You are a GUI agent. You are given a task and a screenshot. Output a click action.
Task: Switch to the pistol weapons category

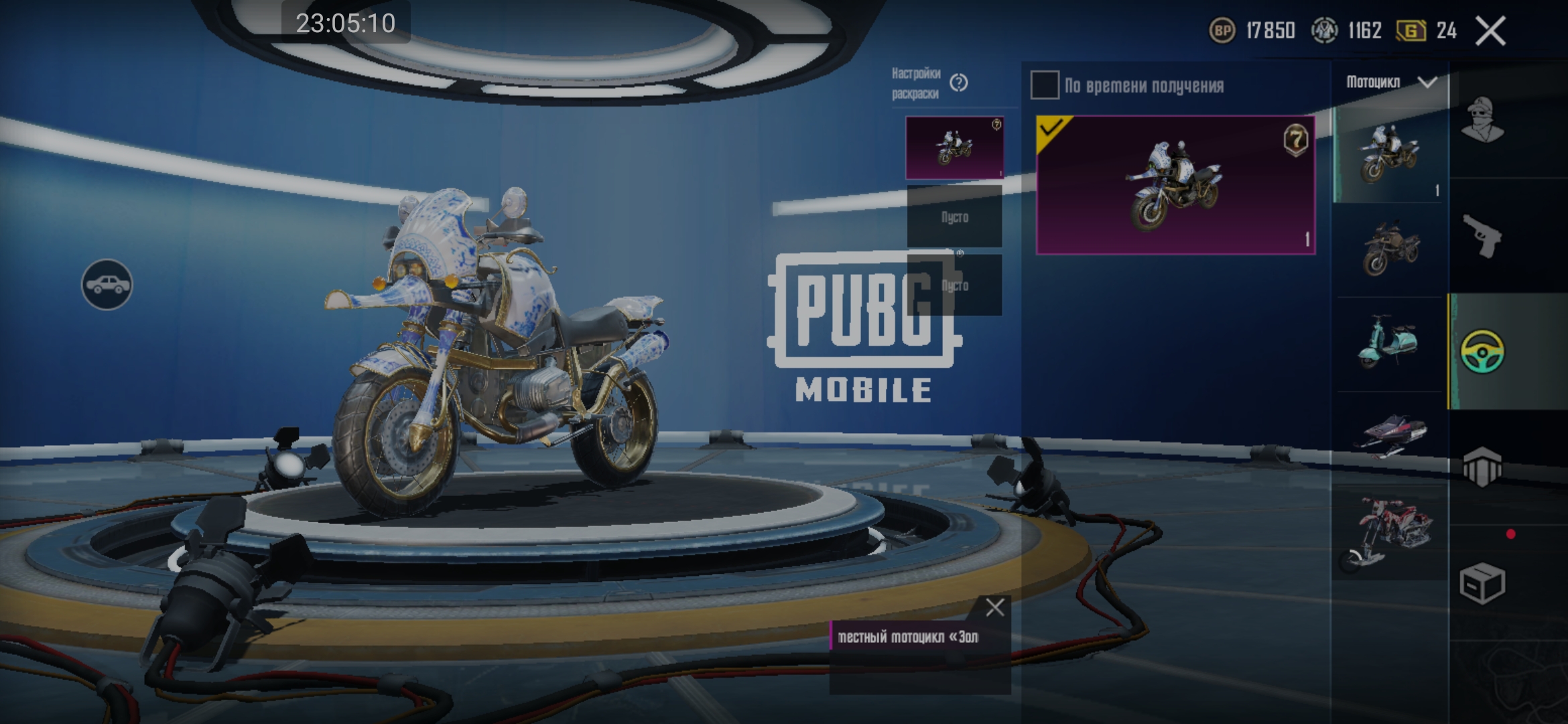[x=1482, y=236]
